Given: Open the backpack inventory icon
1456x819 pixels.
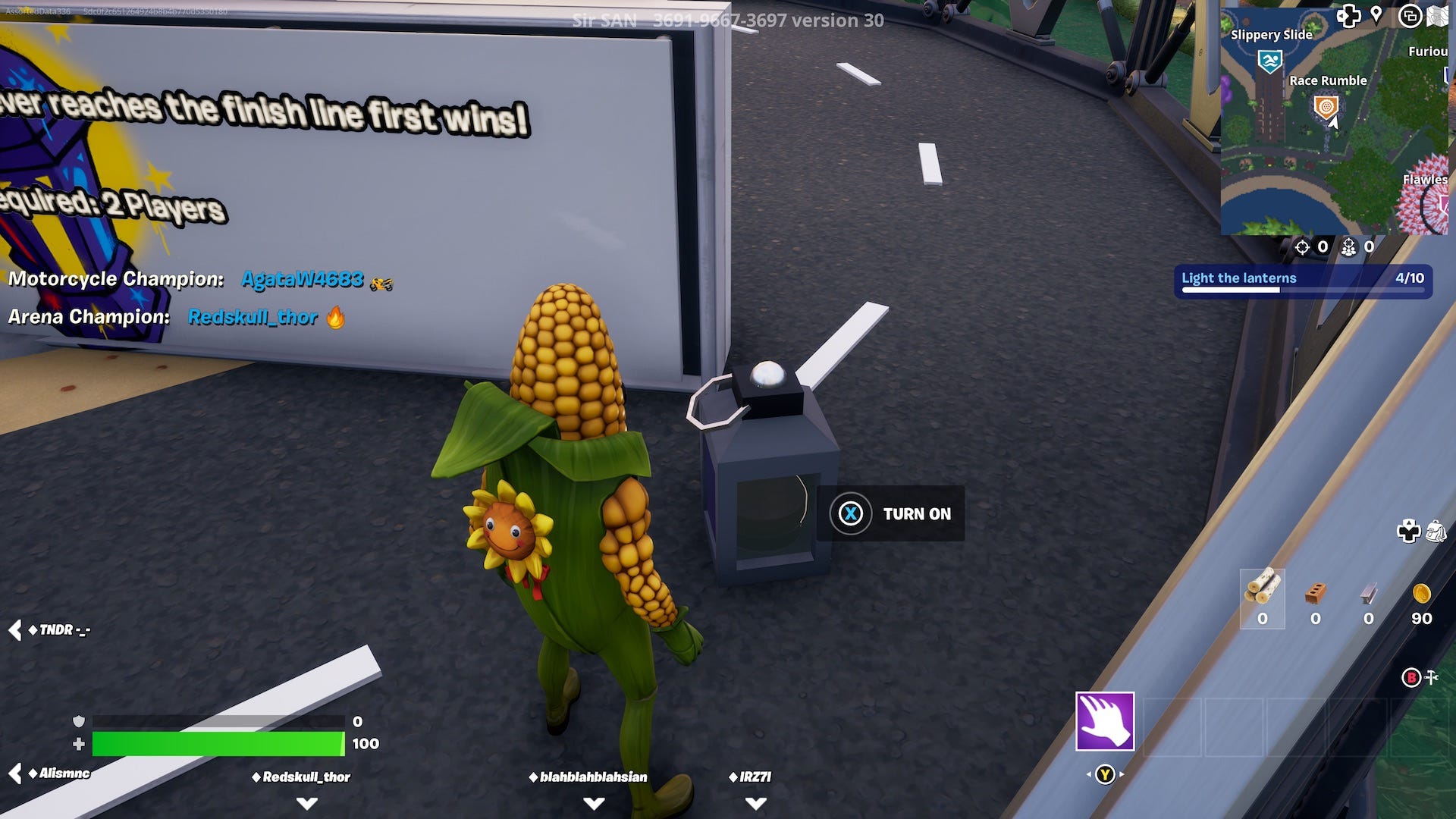Looking at the screenshot, I should click(1436, 532).
